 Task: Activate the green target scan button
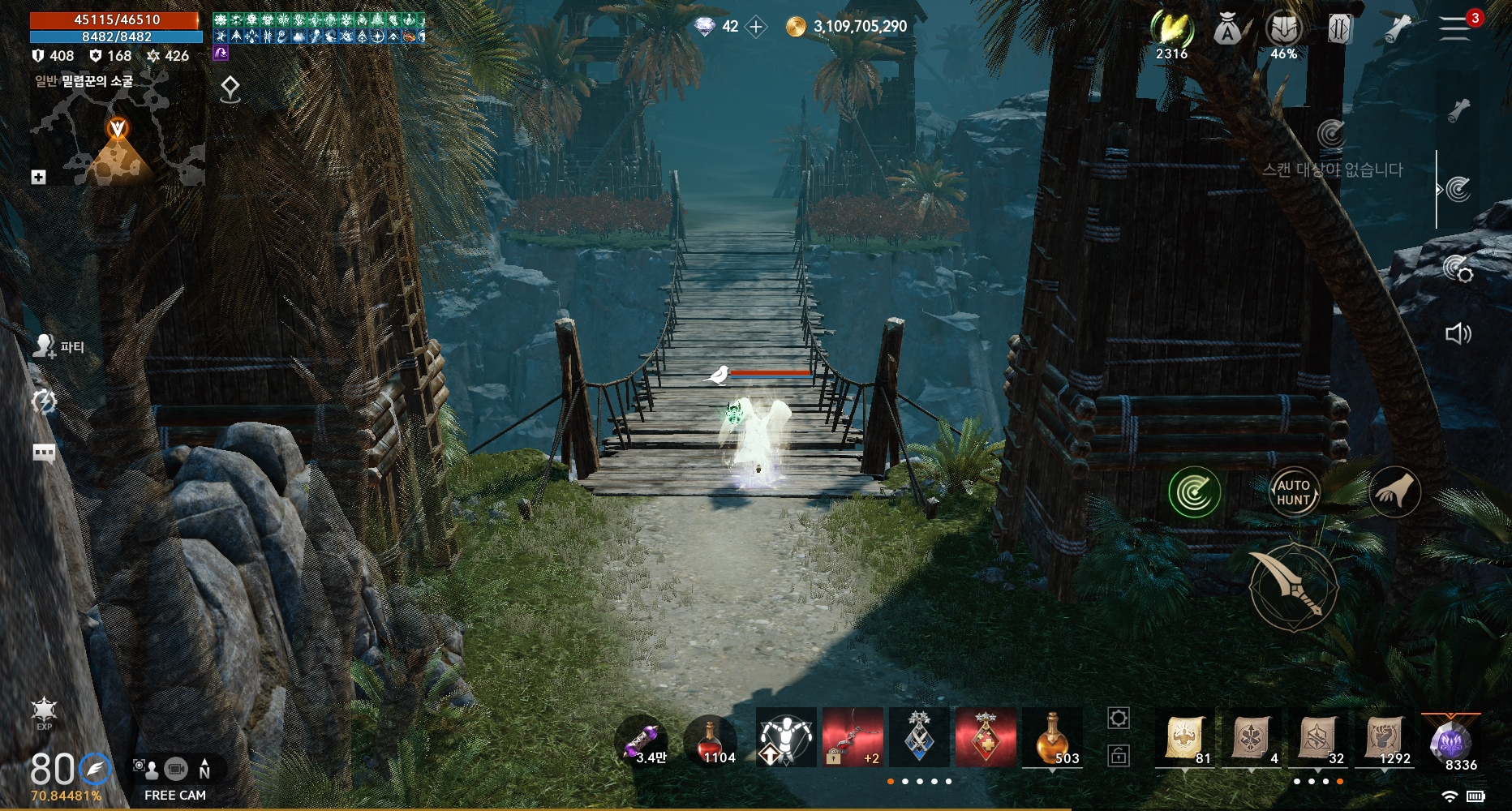1194,492
